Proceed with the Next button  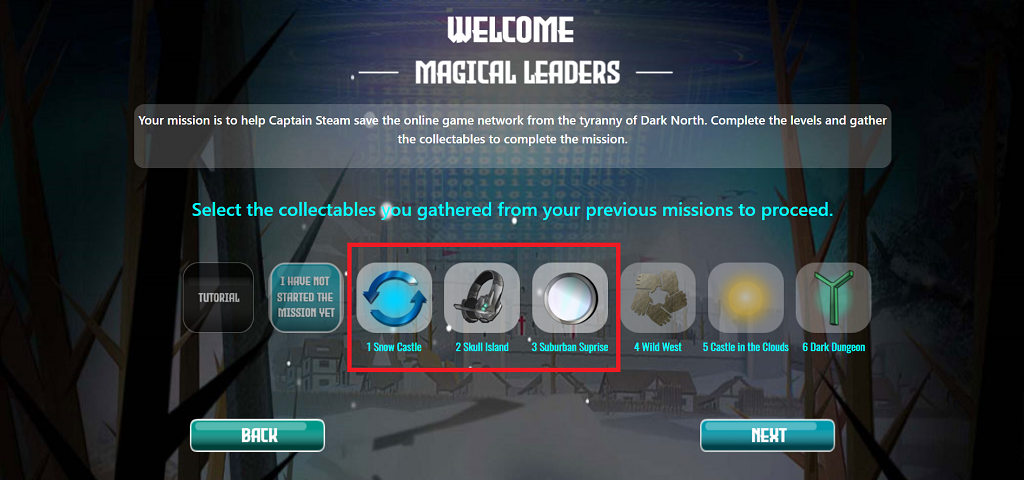767,435
